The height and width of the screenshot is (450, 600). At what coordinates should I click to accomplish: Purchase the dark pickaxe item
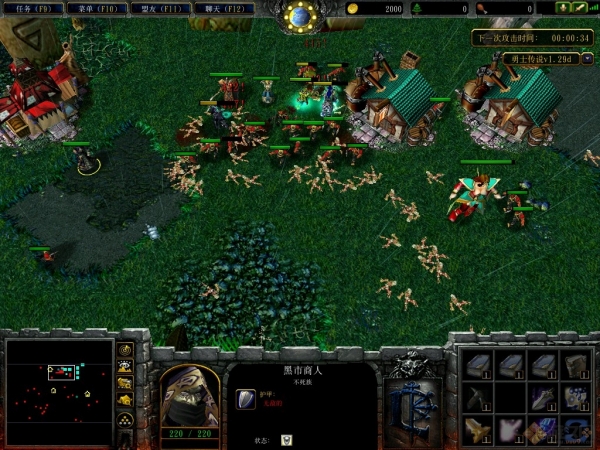(x=478, y=398)
